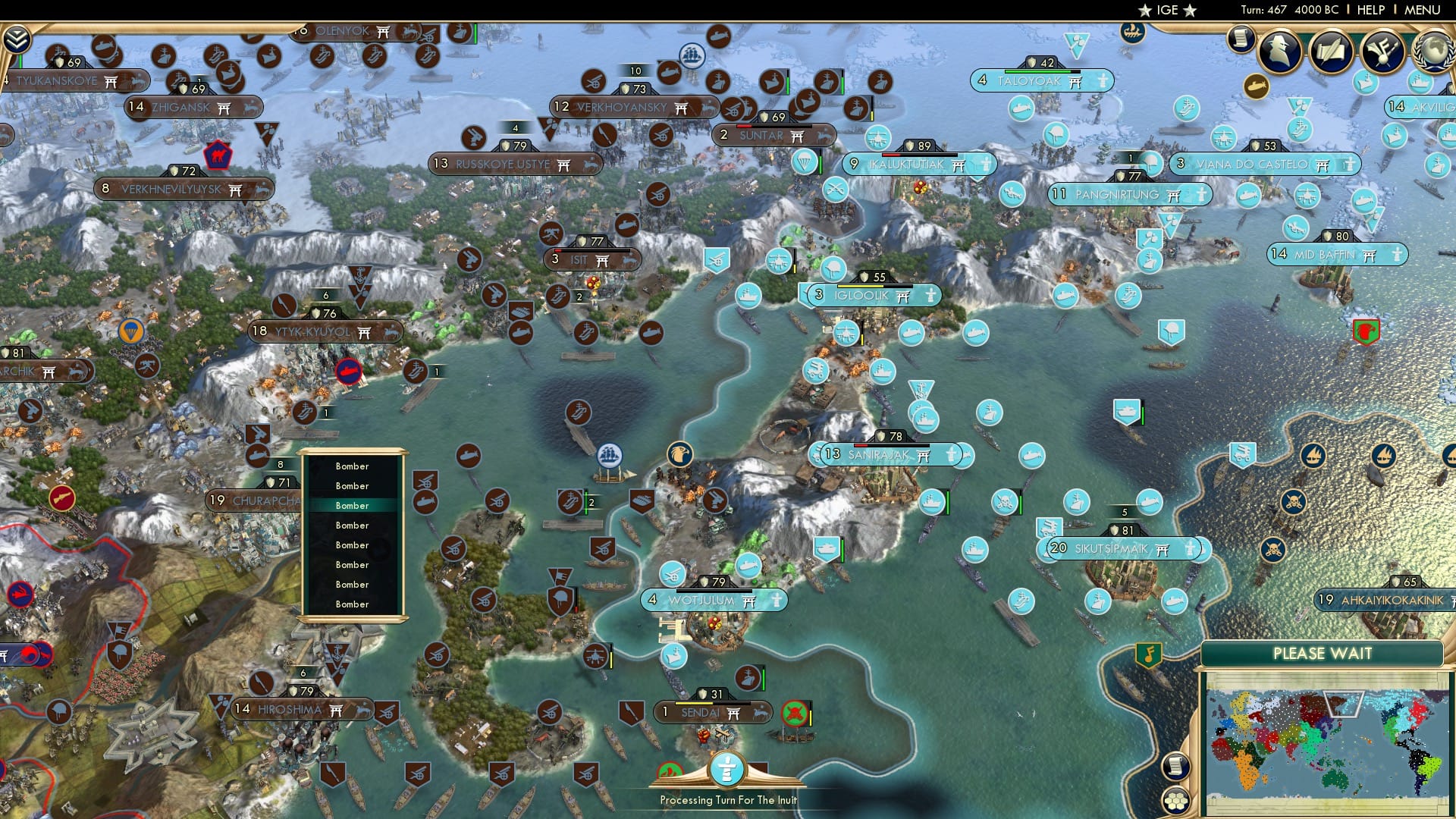Select the last Bomber entry in the list

353,604
